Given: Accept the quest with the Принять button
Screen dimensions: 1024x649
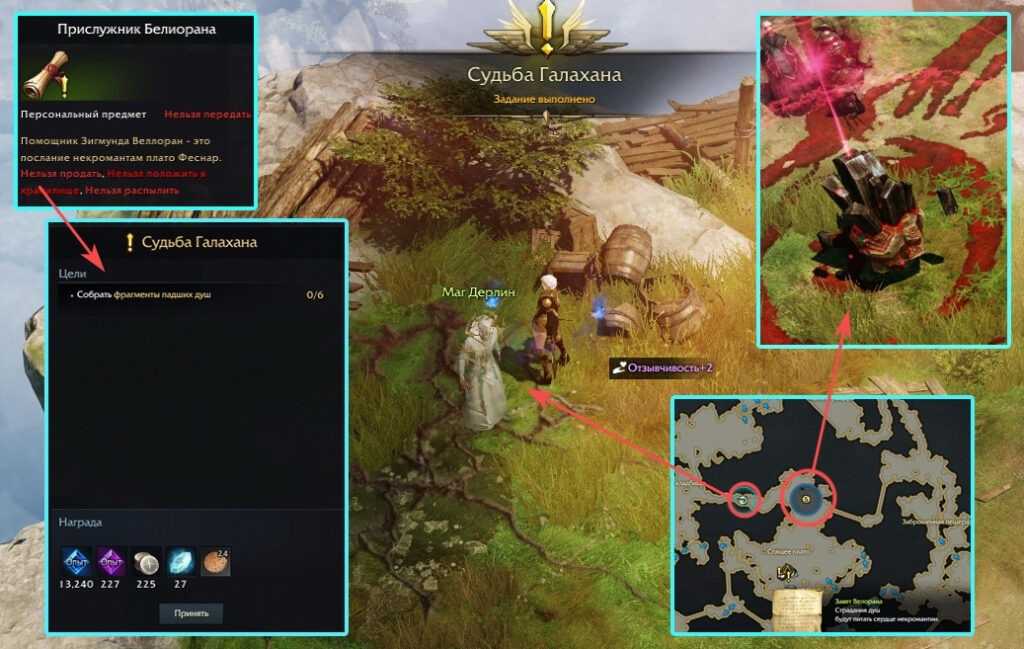Looking at the screenshot, I should (x=190, y=613).
